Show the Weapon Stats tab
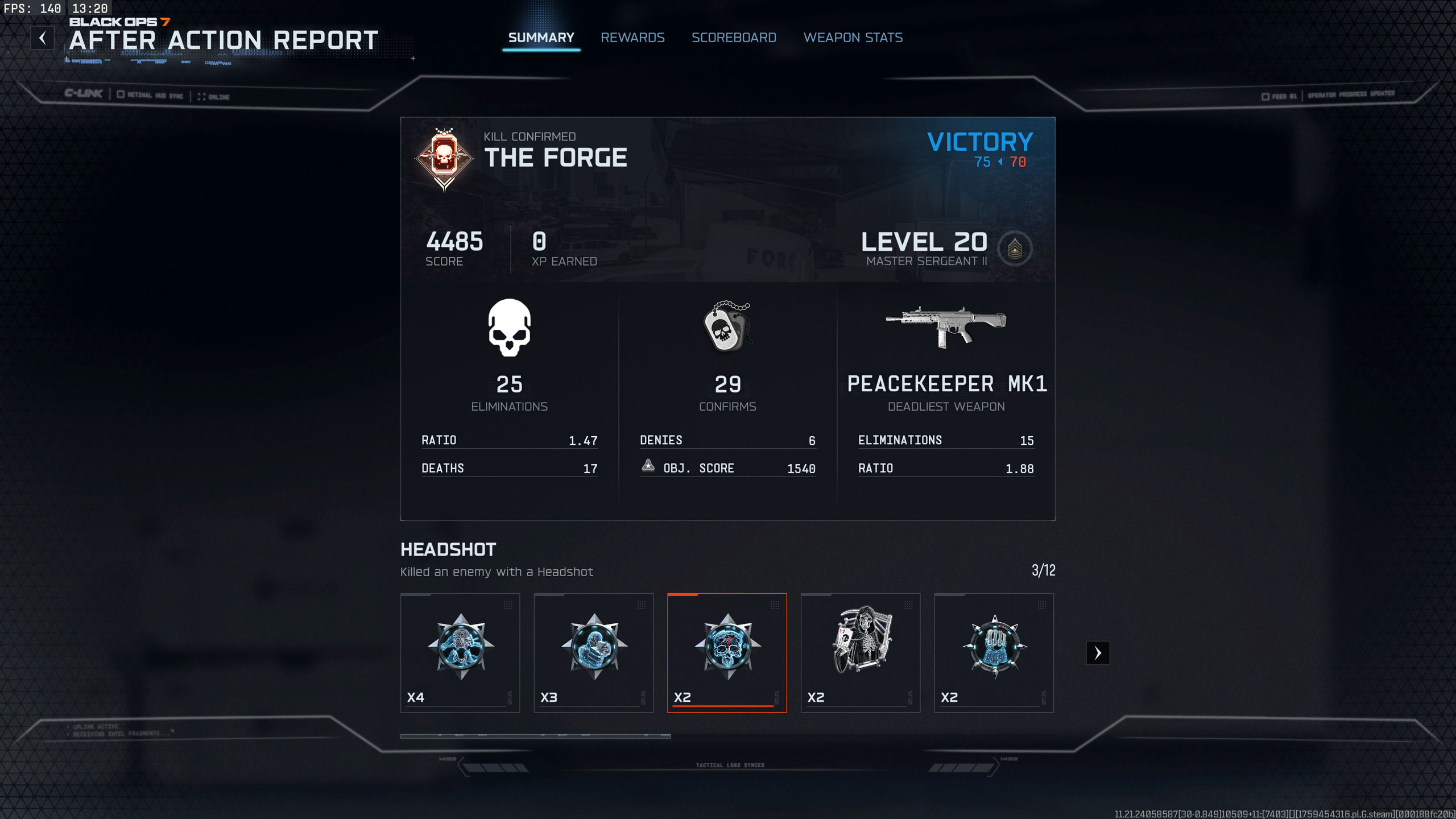The height and width of the screenshot is (819, 1456). click(853, 38)
